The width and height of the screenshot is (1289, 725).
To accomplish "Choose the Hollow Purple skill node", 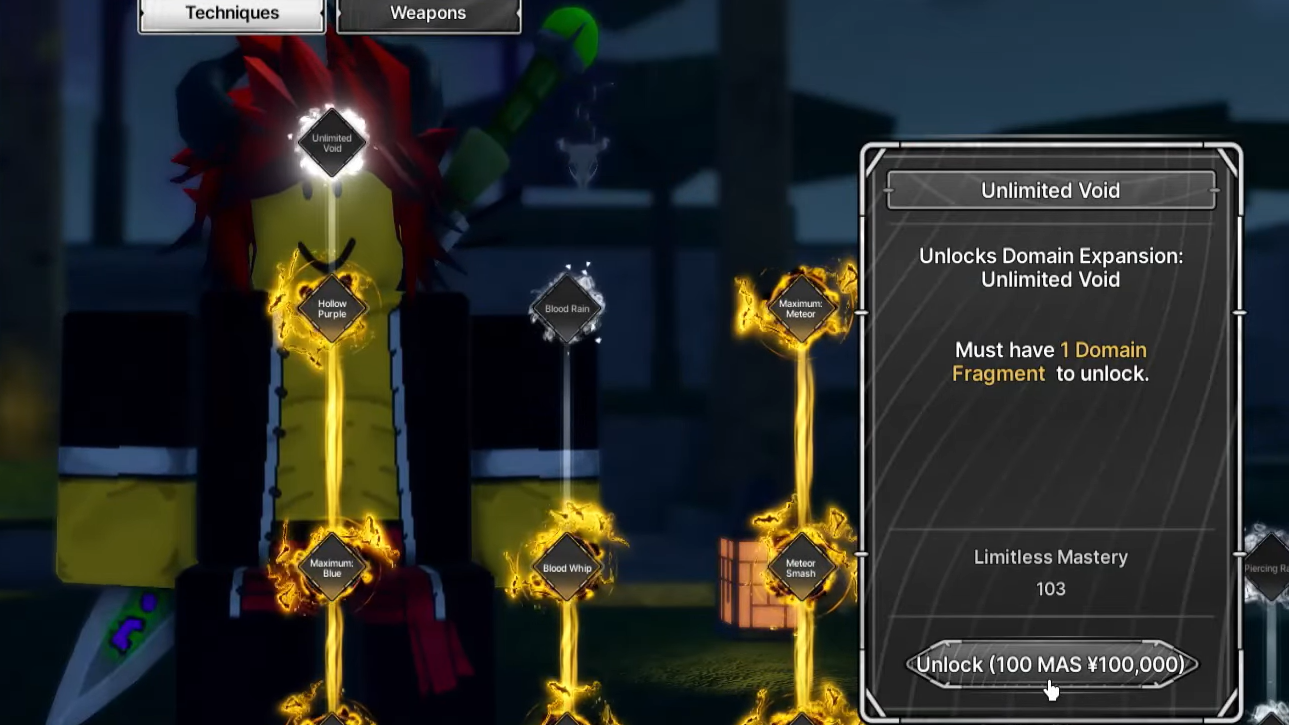I will 332,308.
